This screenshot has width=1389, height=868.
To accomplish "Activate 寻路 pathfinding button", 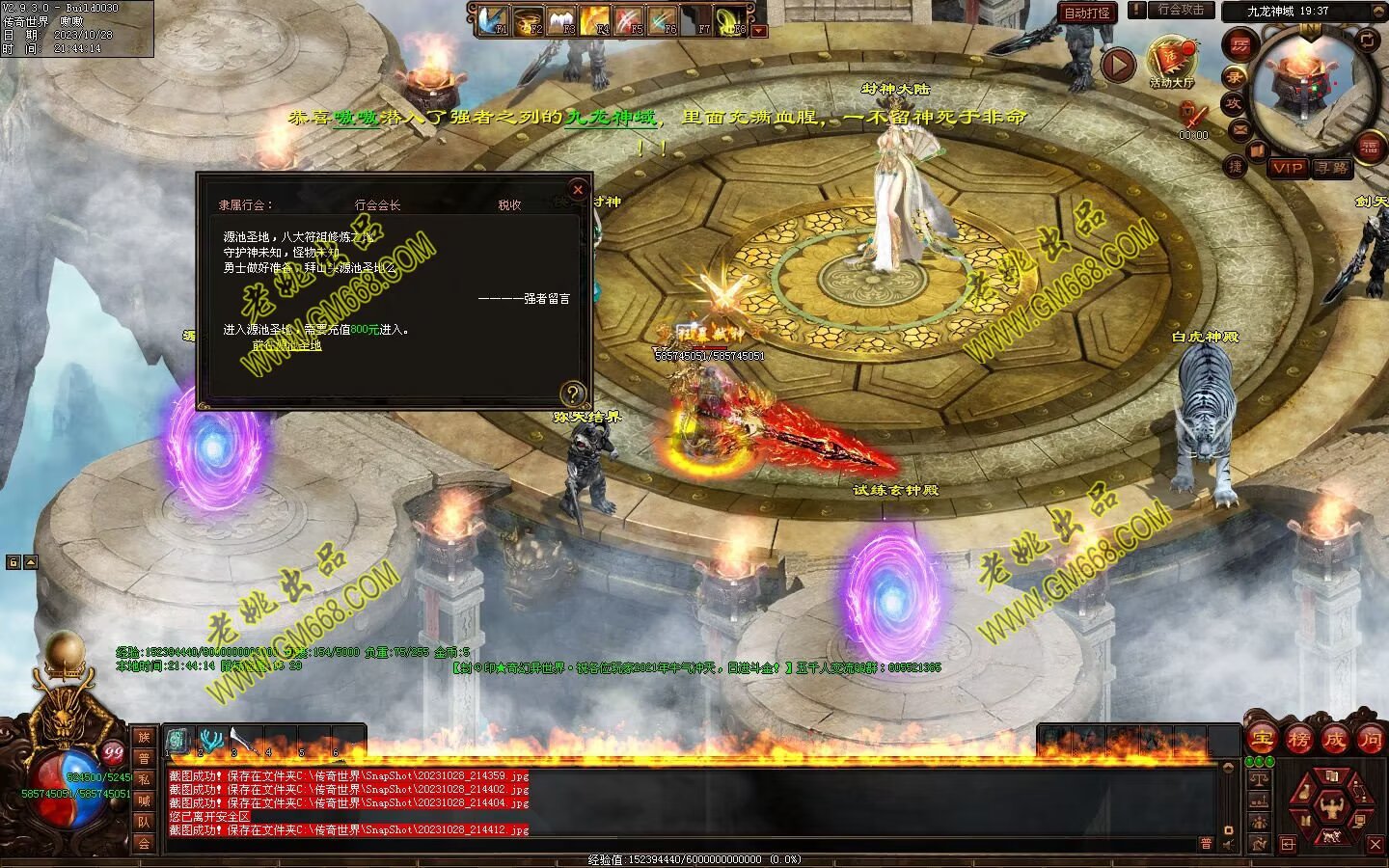I will tap(1331, 168).
